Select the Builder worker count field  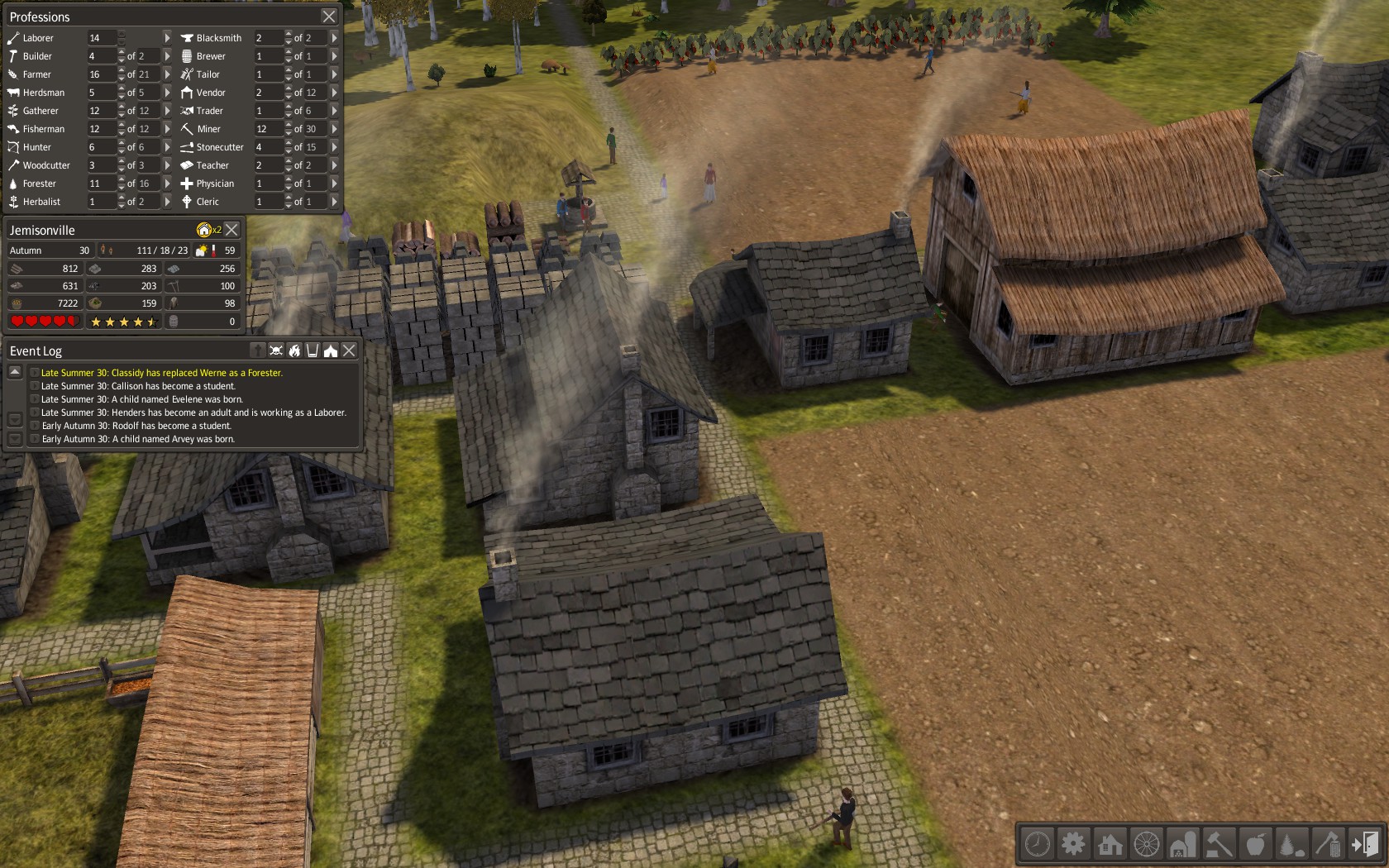(102, 56)
